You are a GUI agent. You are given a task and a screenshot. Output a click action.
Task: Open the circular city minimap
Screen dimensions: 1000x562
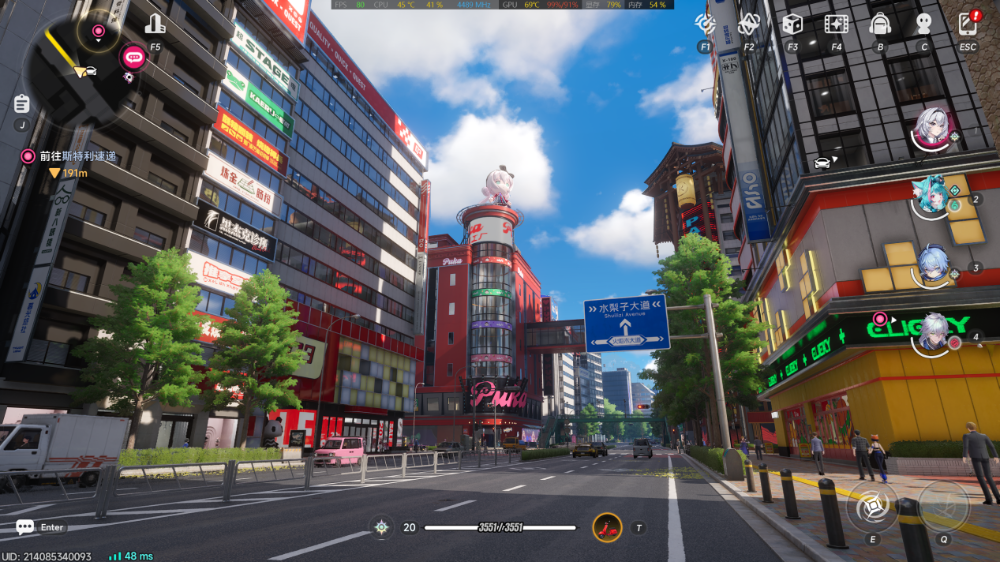75,70
